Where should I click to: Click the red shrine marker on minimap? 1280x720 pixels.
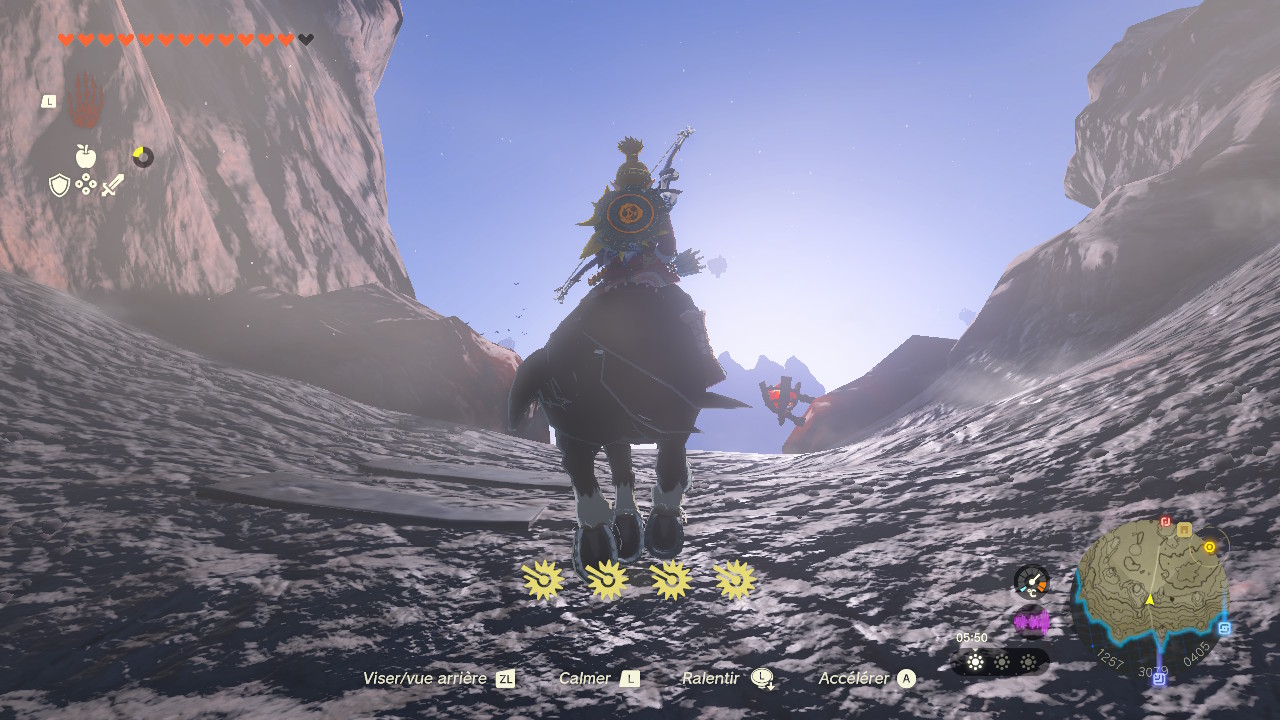[1166, 522]
